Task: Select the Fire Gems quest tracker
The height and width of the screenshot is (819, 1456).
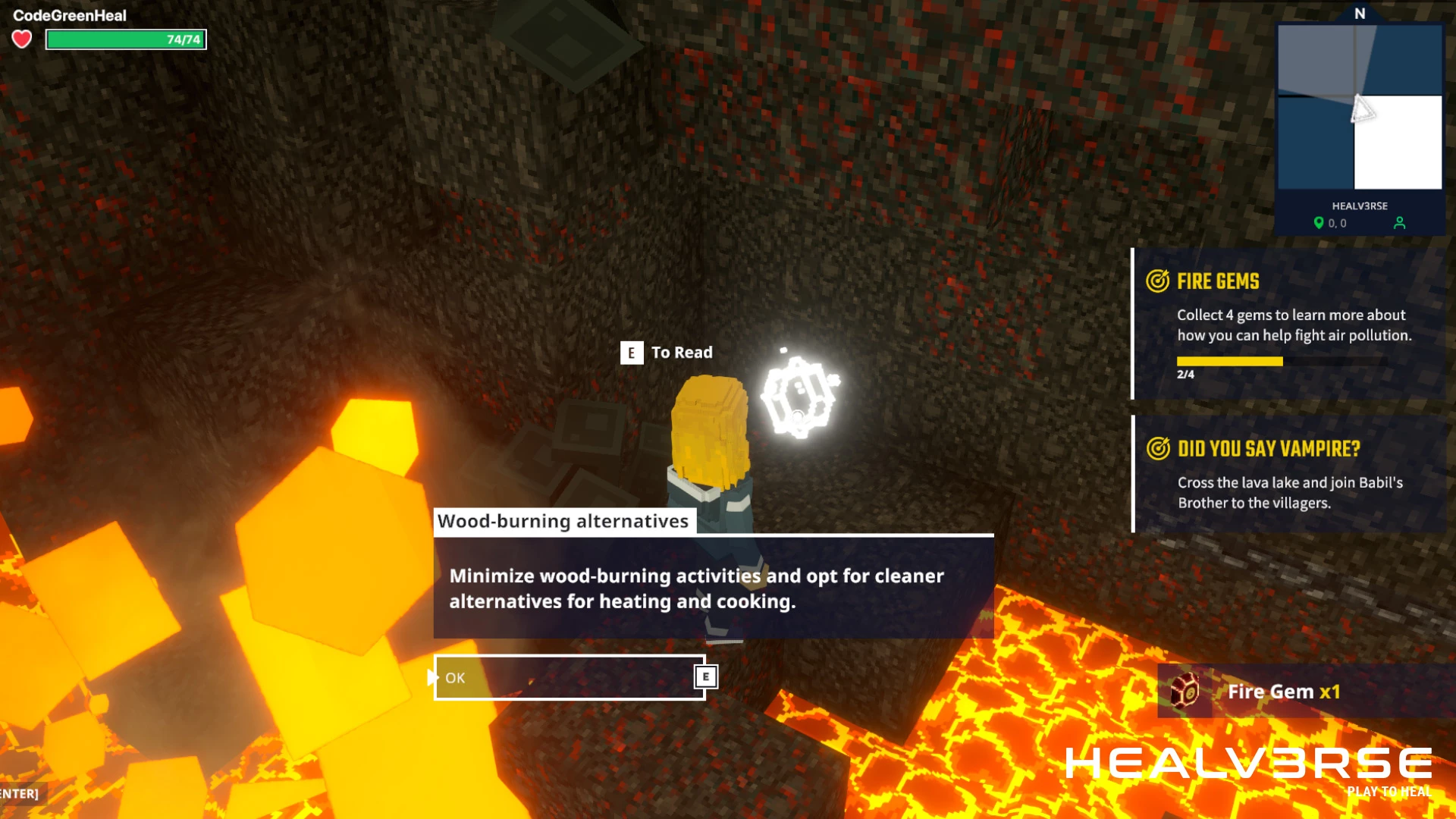Action: click(1289, 323)
